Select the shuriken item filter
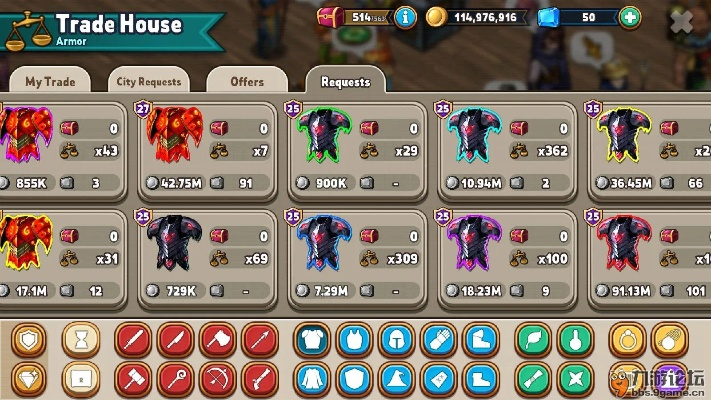711x400 pixels. (575, 379)
